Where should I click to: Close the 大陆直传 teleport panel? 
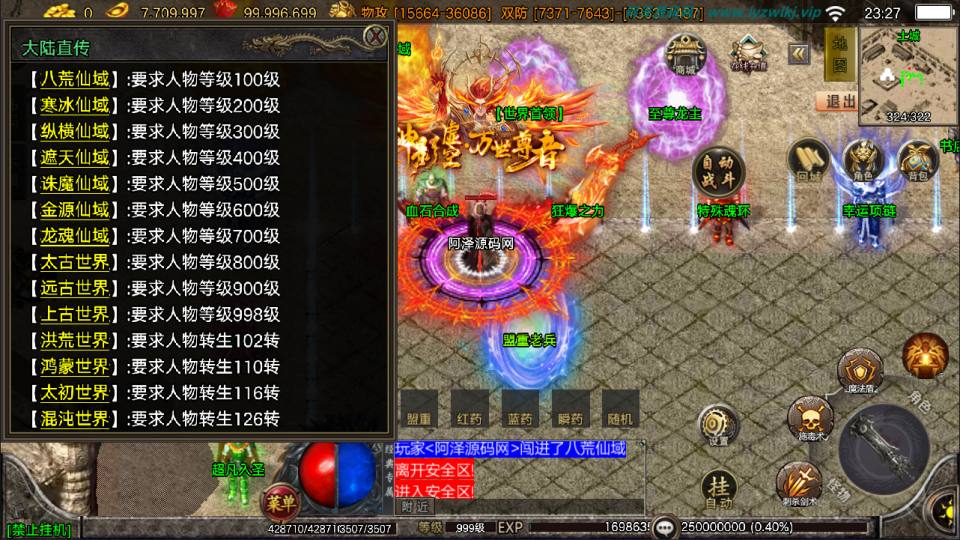coord(375,37)
